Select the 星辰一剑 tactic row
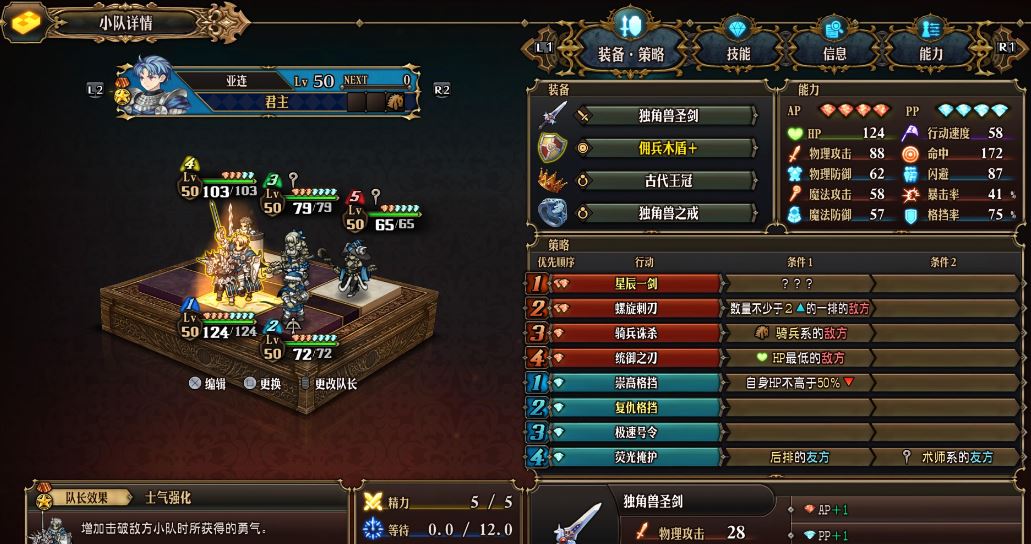The height and width of the screenshot is (544, 1031). (x=639, y=284)
